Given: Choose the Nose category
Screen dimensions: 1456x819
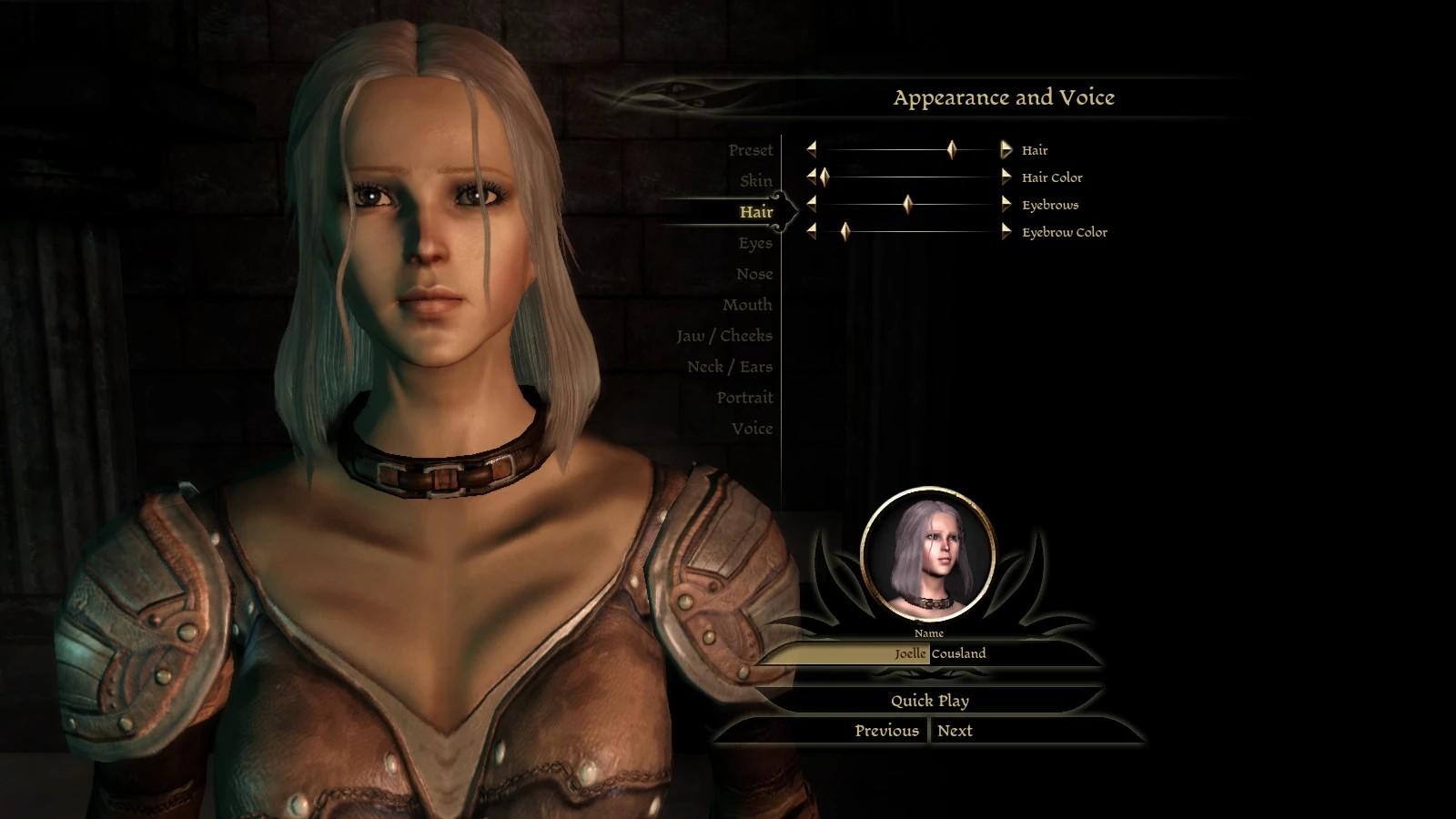Looking at the screenshot, I should 753,274.
